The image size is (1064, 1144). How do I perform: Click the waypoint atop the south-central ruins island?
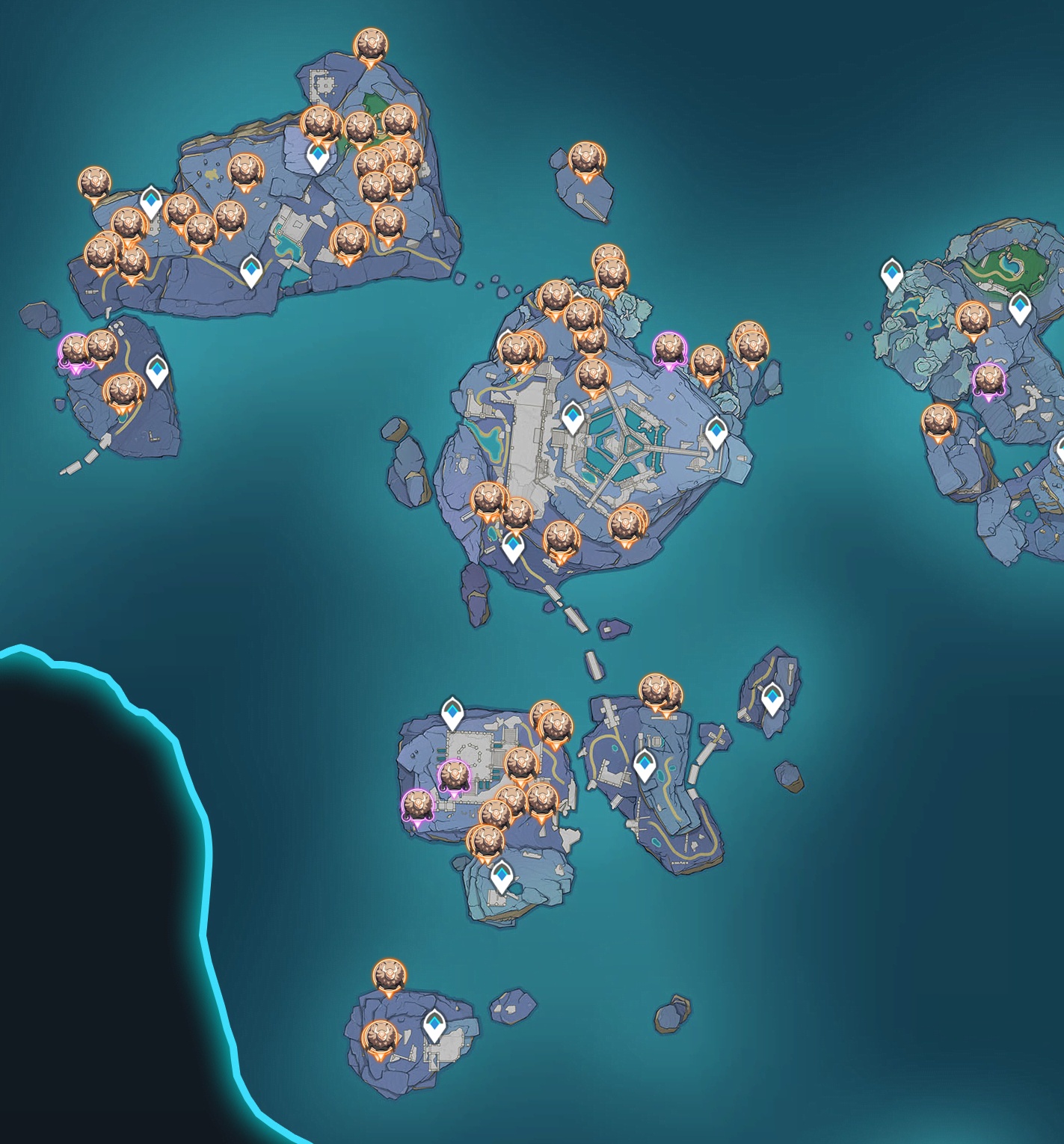click(x=452, y=712)
